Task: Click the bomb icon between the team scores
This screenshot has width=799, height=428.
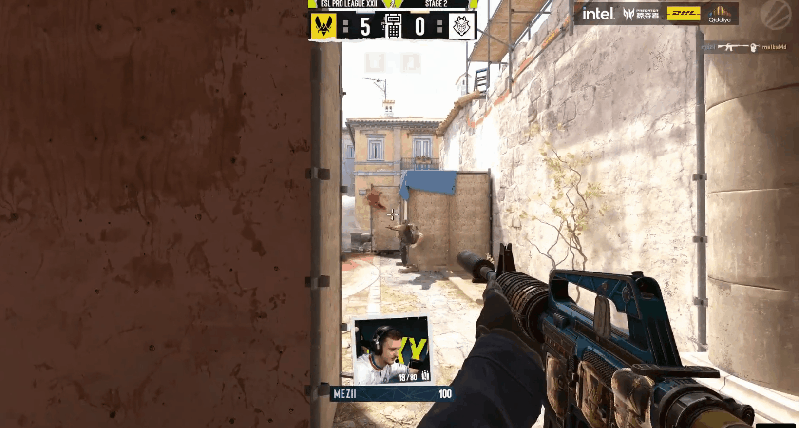Action: point(393,26)
